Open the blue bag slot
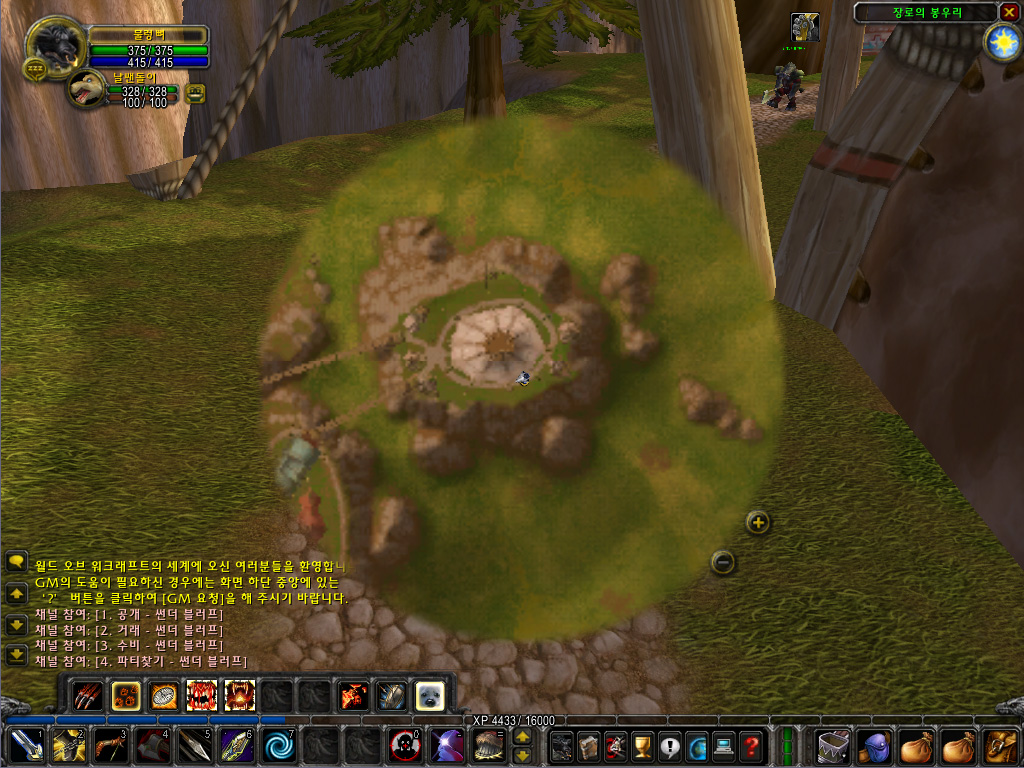Viewport: 1024px width, 768px height. (875, 746)
